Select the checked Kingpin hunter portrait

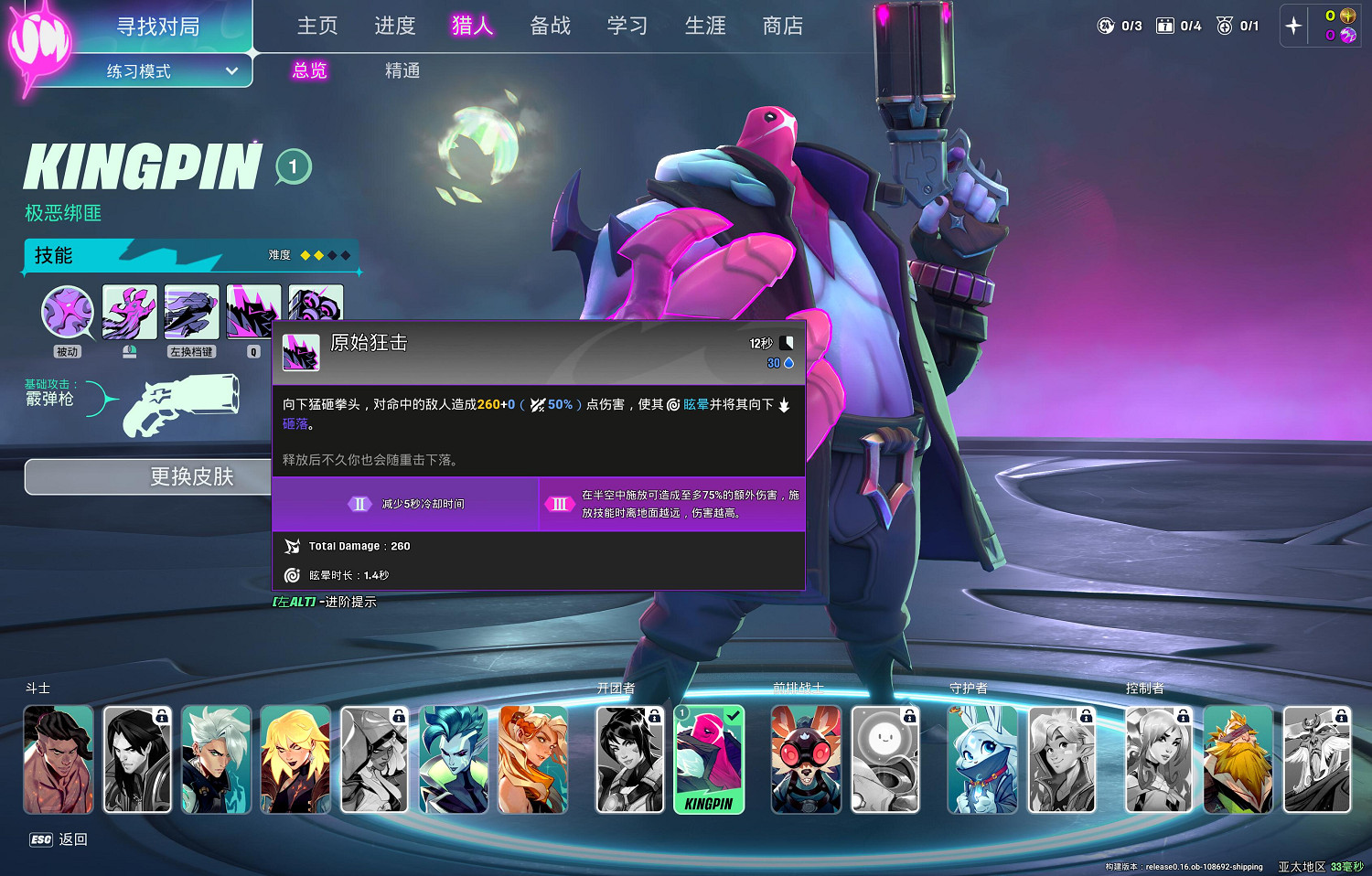[711, 759]
